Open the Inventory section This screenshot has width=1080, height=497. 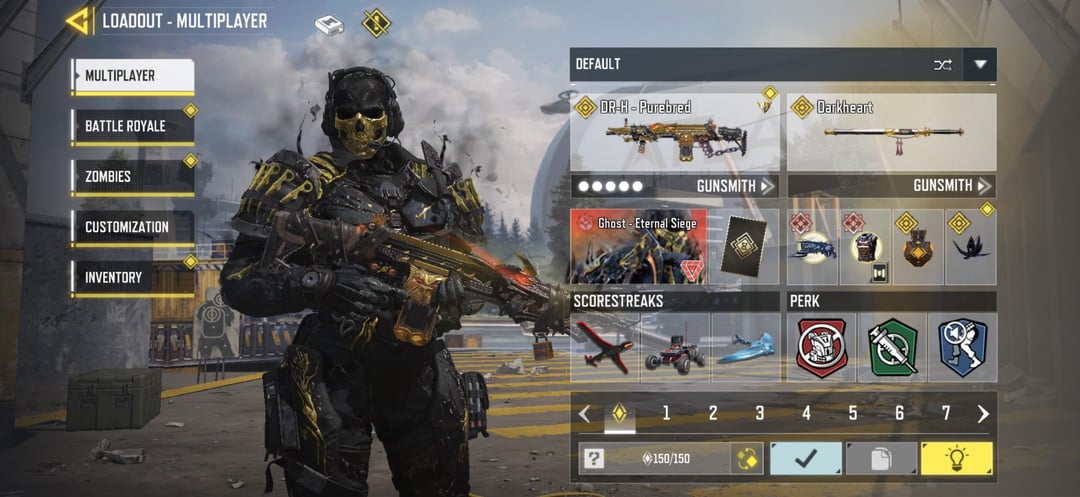tap(132, 277)
